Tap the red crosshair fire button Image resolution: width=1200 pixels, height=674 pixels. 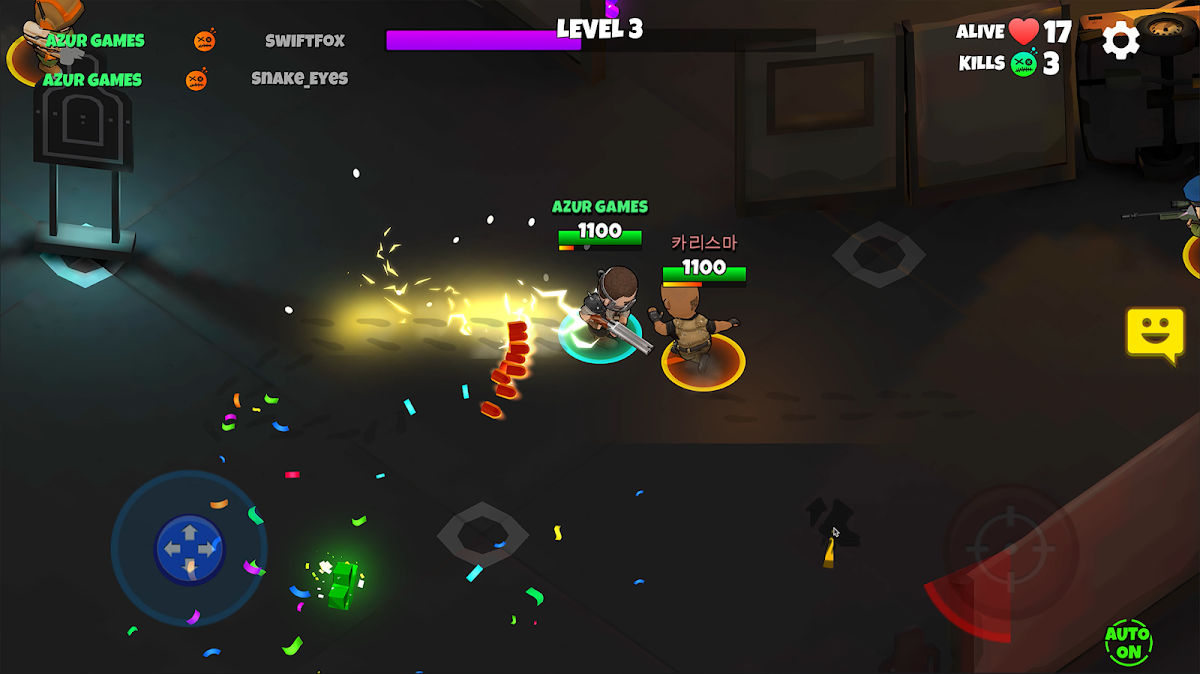click(x=1011, y=549)
